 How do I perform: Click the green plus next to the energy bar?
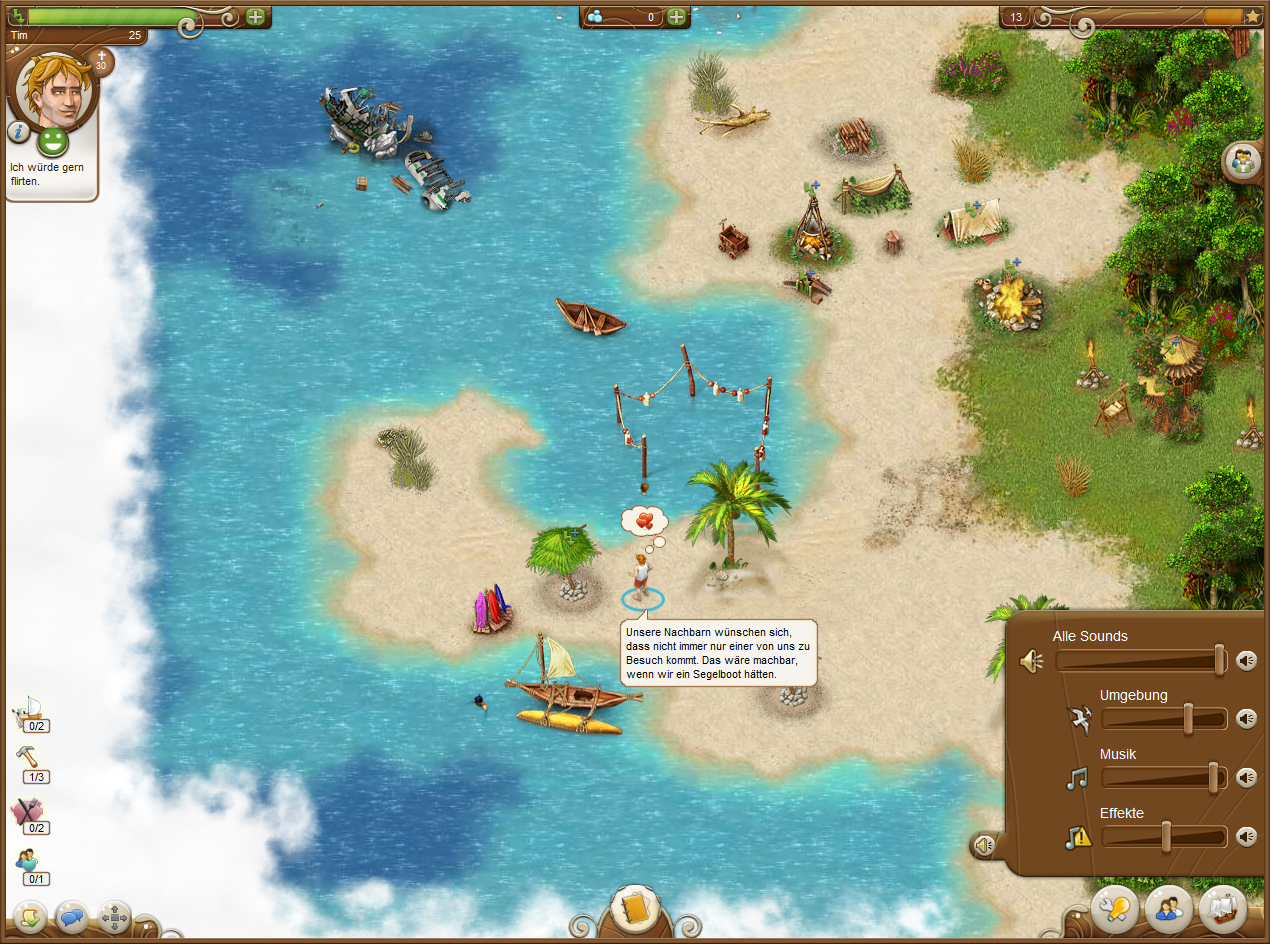pyautogui.click(x=256, y=17)
